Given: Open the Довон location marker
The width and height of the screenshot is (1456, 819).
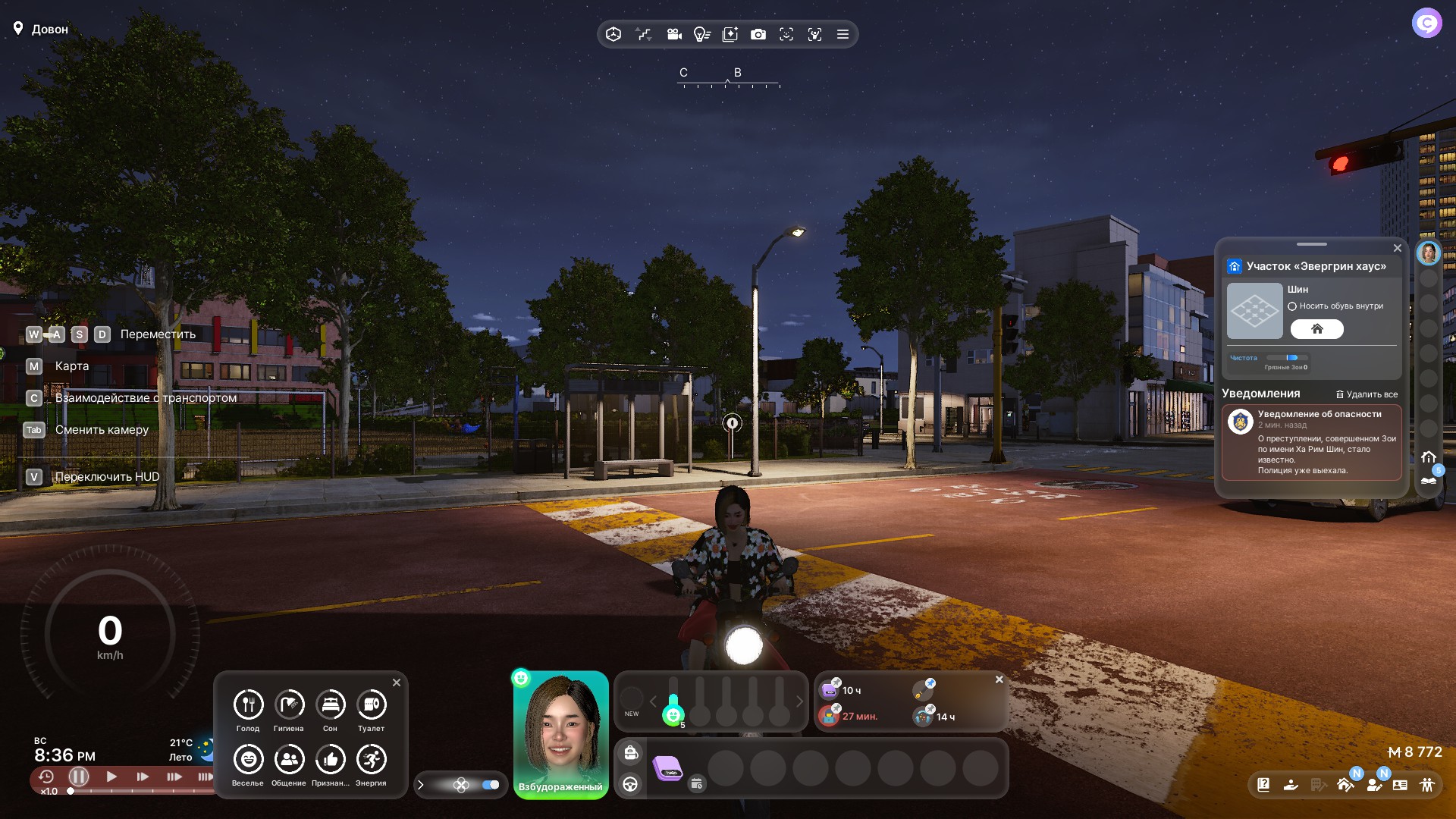Looking at the screenshot, I should point(18,29).
